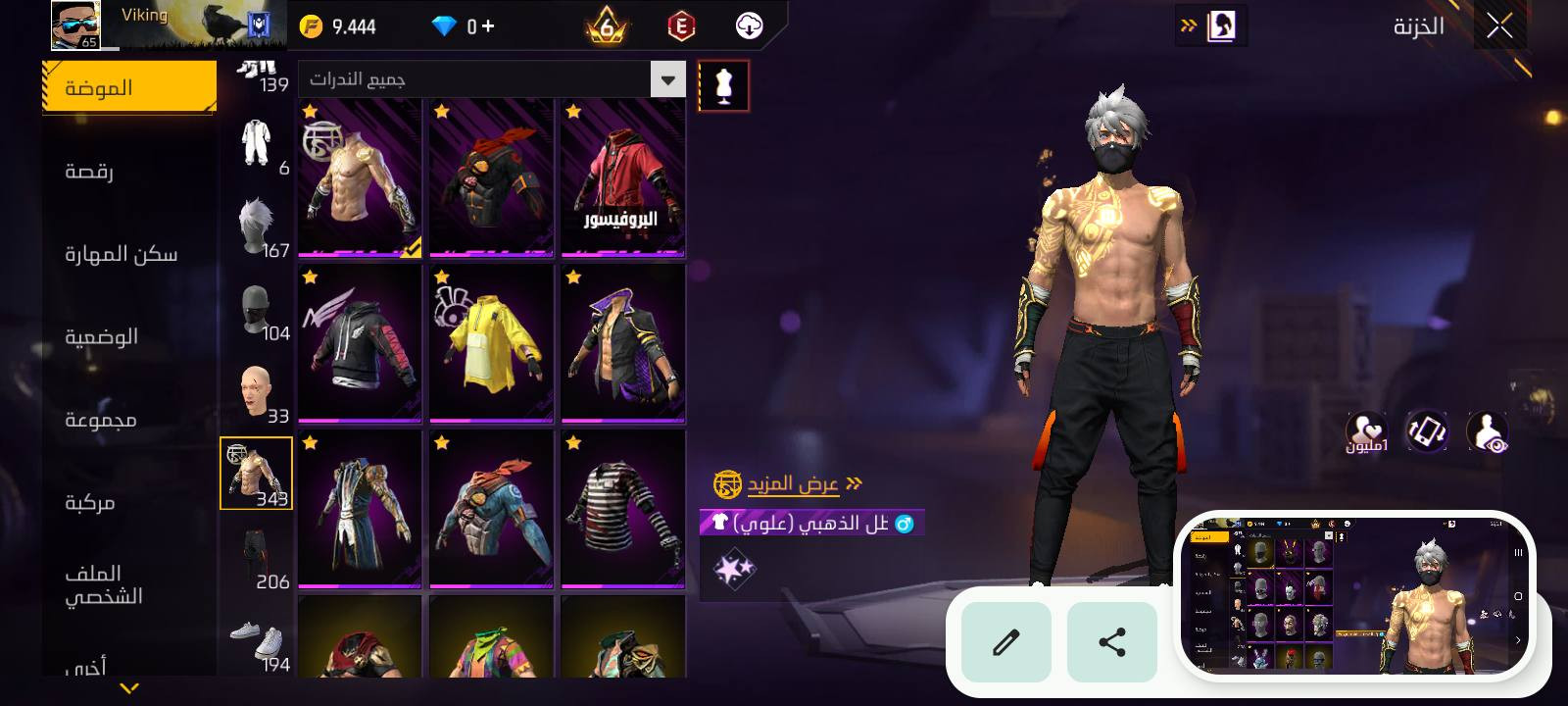Choose the shoes category with 194 items
The height and width of the screenshot is (706, 1568).
click(x=258, y=642)
